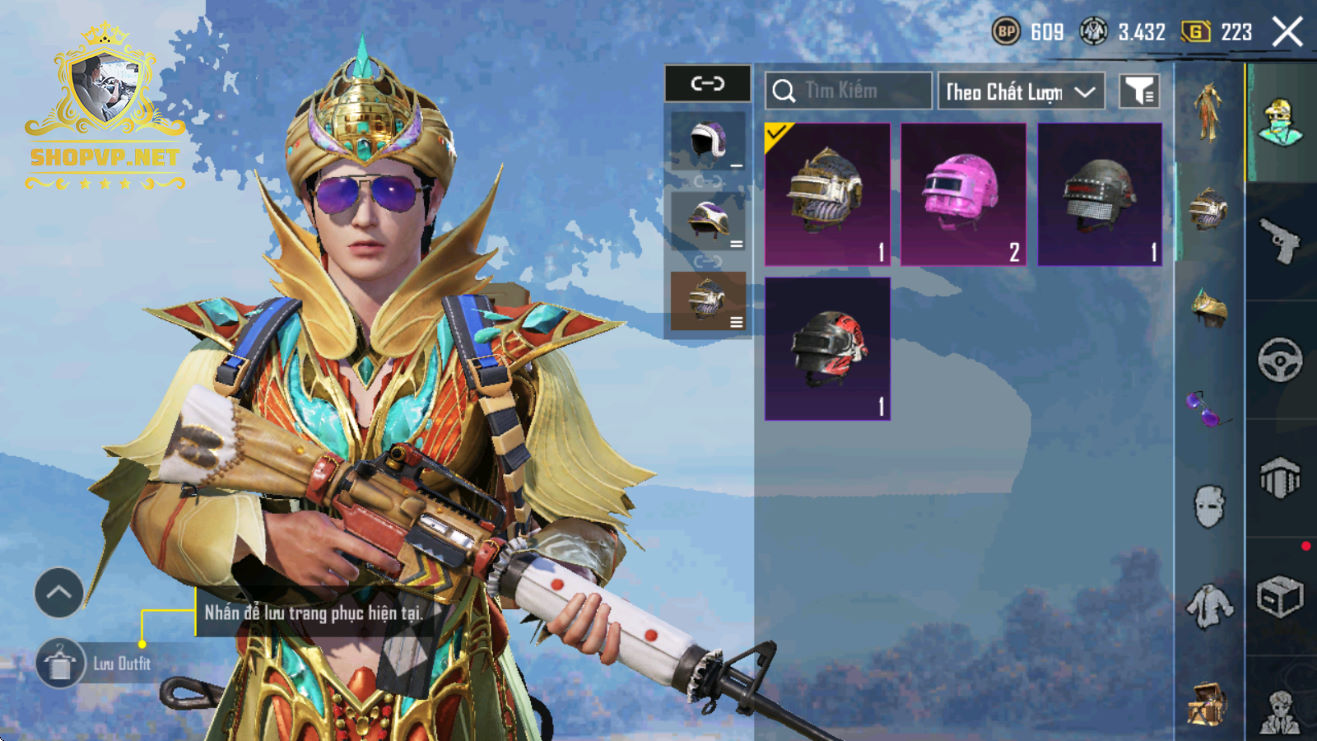Switch to the pistol weapons tab

click(x=1280, y=242)
